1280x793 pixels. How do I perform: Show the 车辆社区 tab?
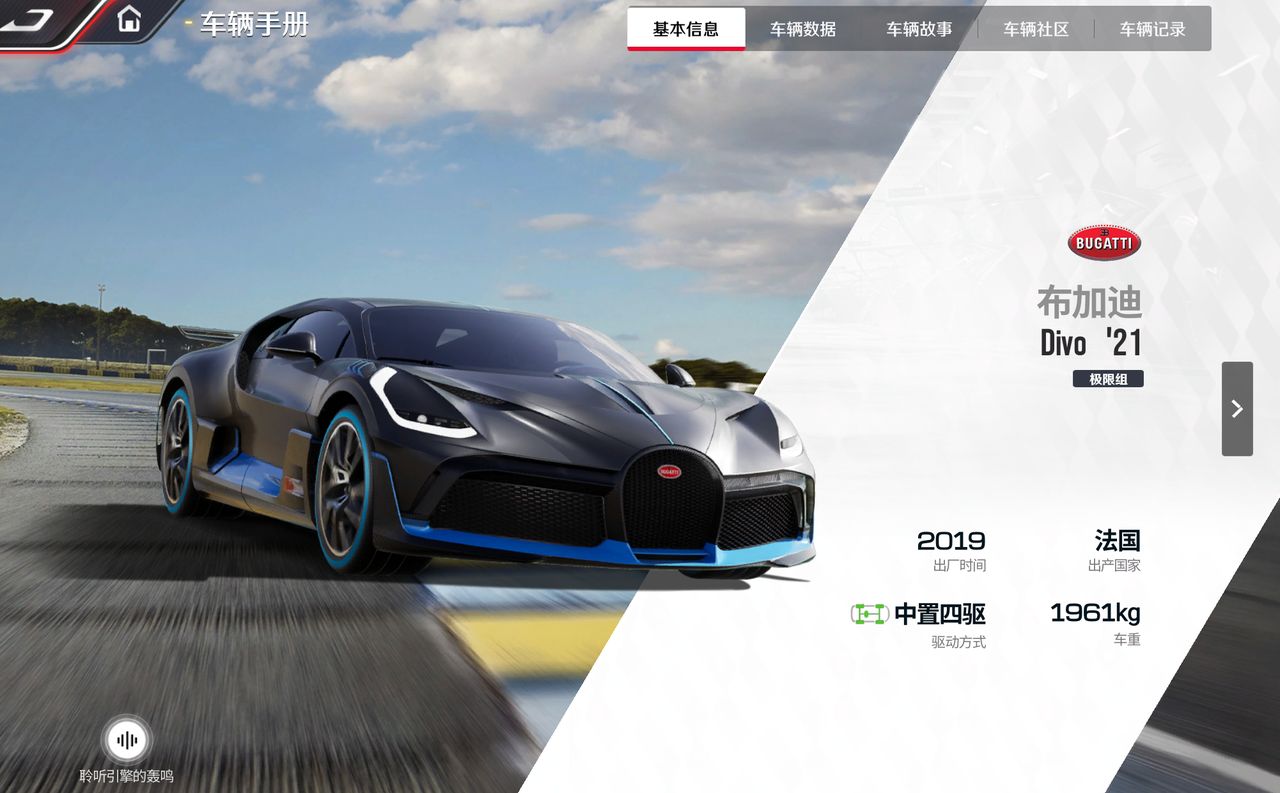click(1036, 29)
